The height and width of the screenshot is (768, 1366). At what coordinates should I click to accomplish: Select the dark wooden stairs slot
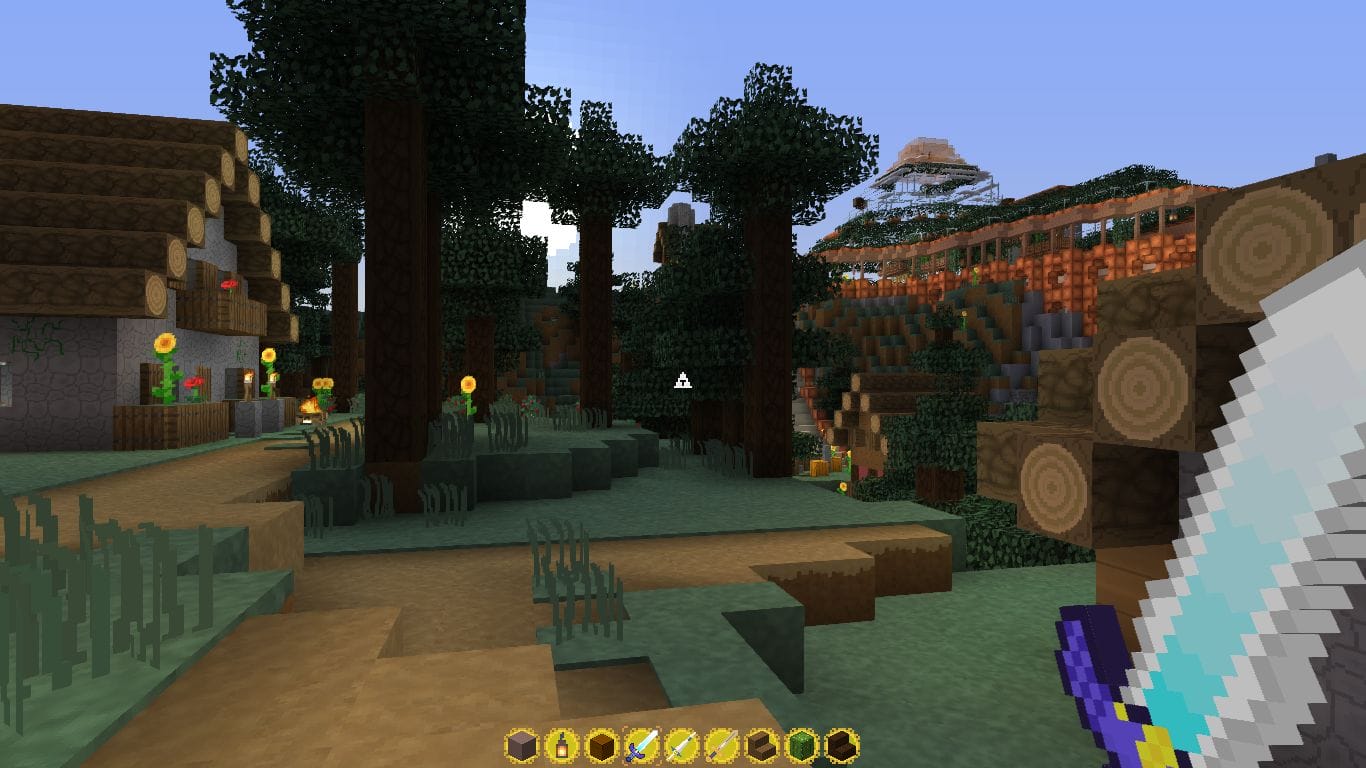(842, 746)
